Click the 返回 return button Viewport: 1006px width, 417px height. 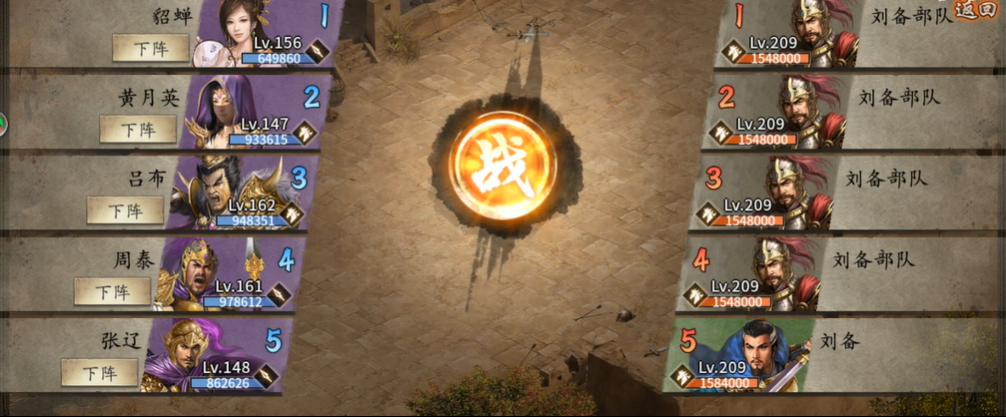[x=976, y=11]
